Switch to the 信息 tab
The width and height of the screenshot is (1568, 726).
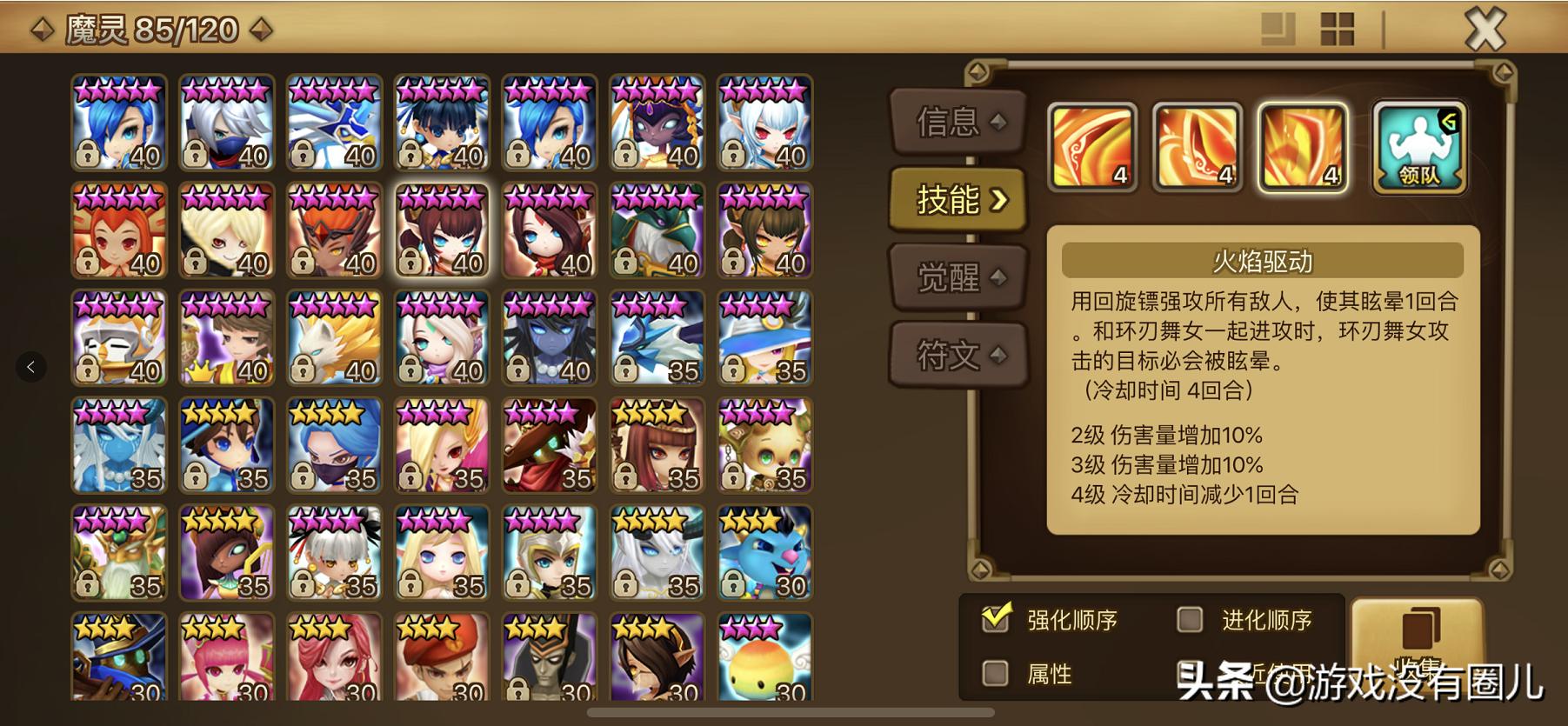tap(957, 123)
